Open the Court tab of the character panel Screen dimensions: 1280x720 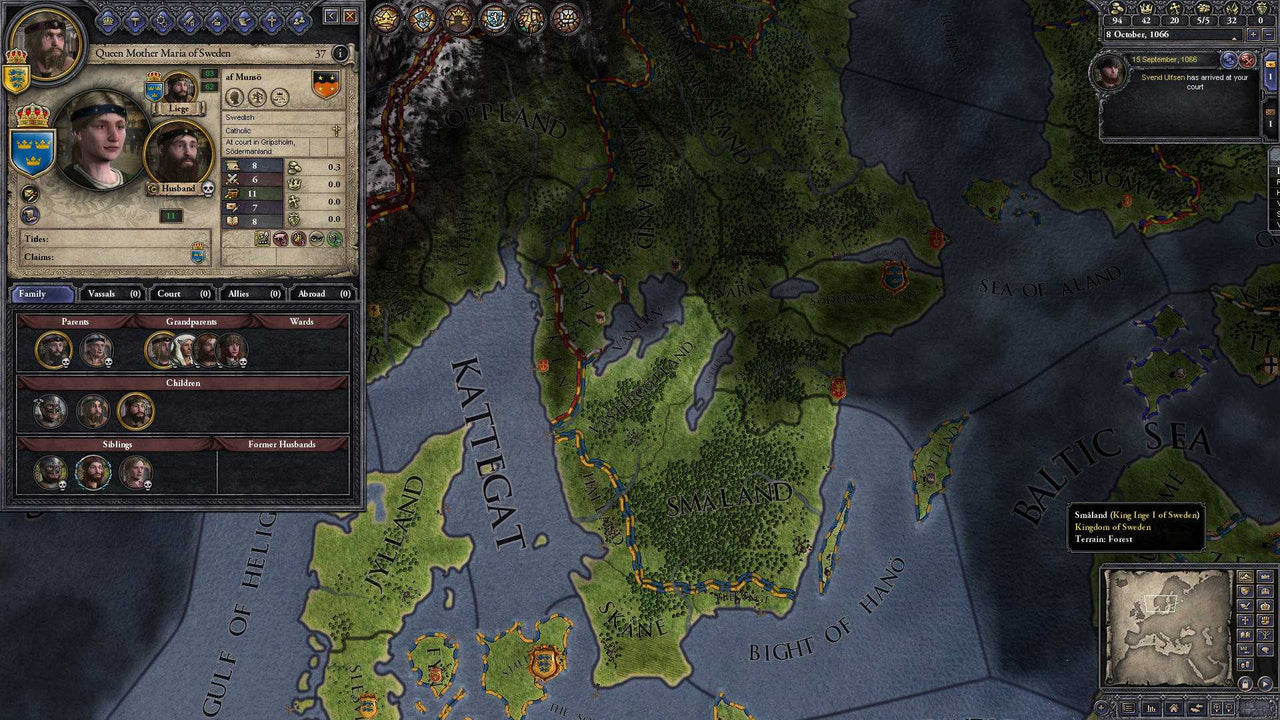(182, 294)
